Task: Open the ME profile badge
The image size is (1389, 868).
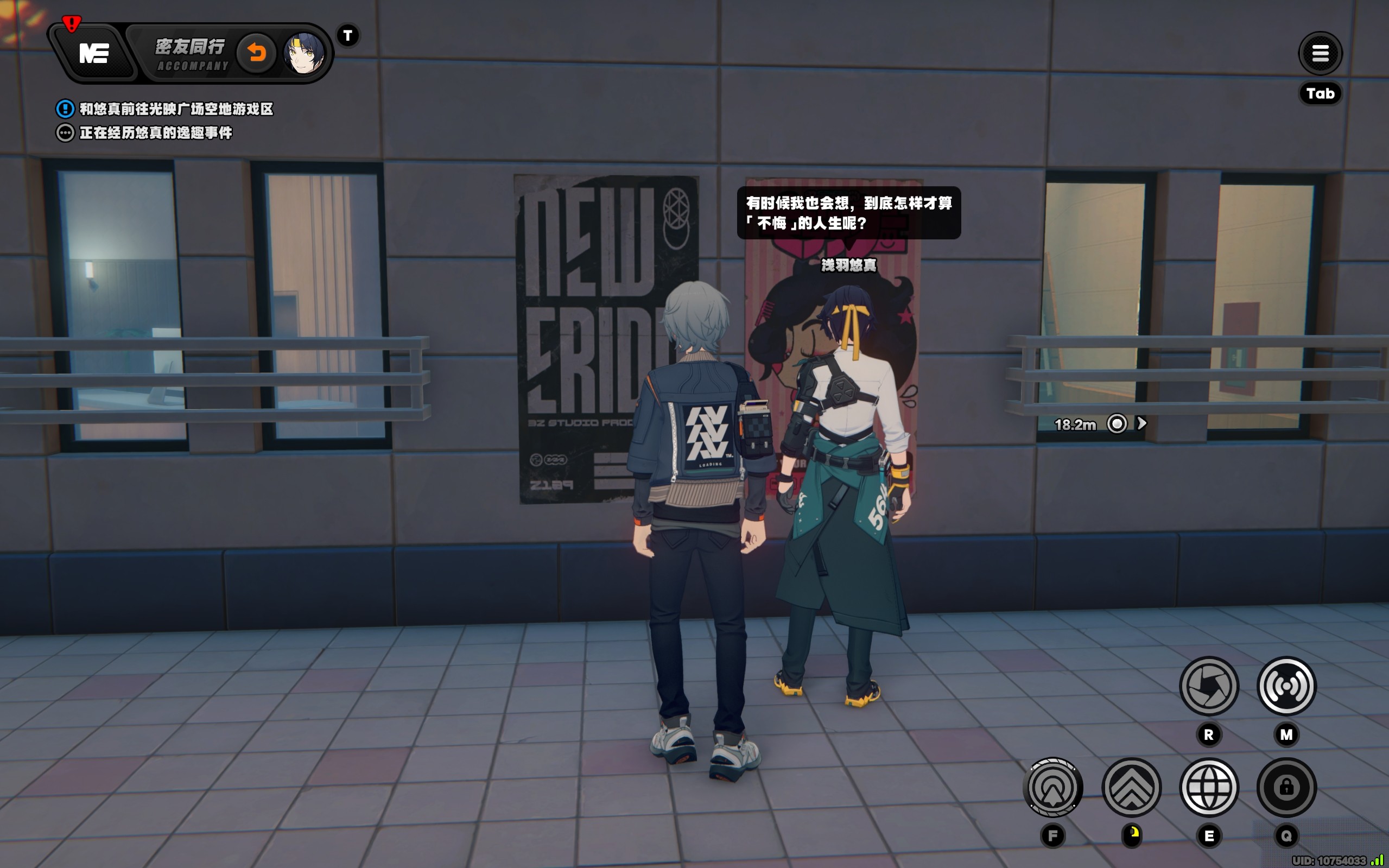Action: point(94,54)
